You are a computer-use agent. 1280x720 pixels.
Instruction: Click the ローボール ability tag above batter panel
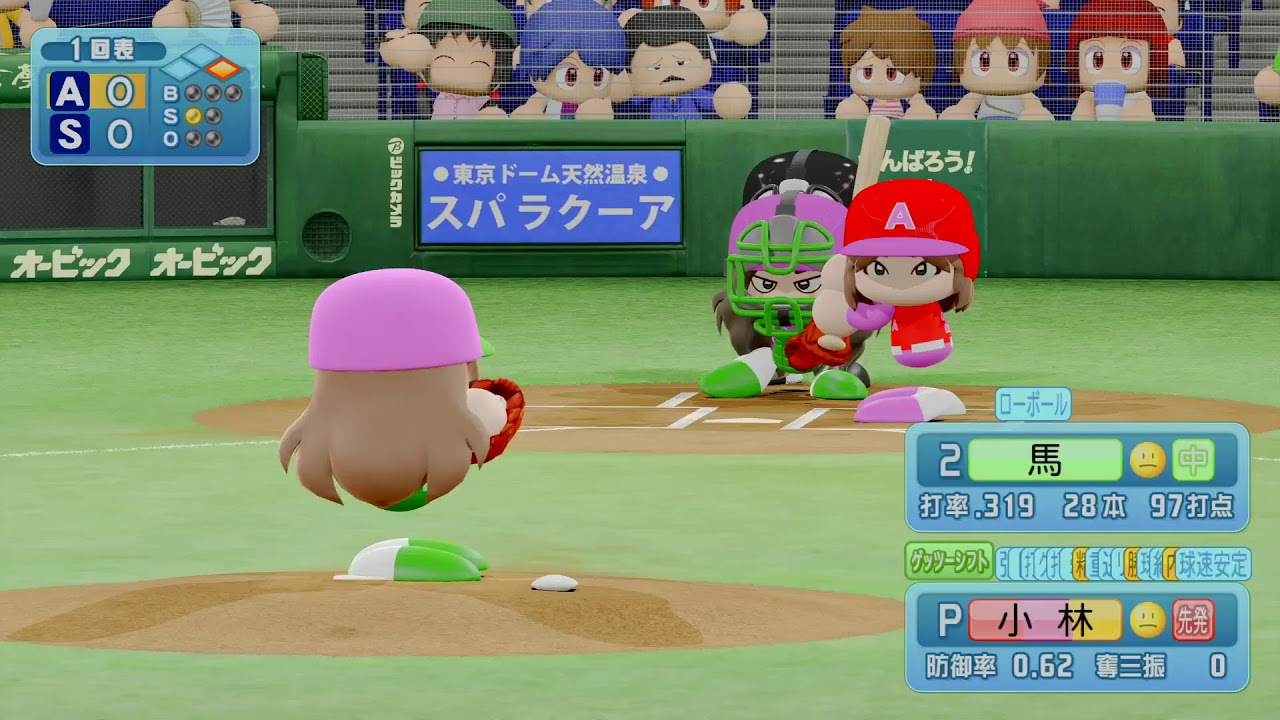1033,405
